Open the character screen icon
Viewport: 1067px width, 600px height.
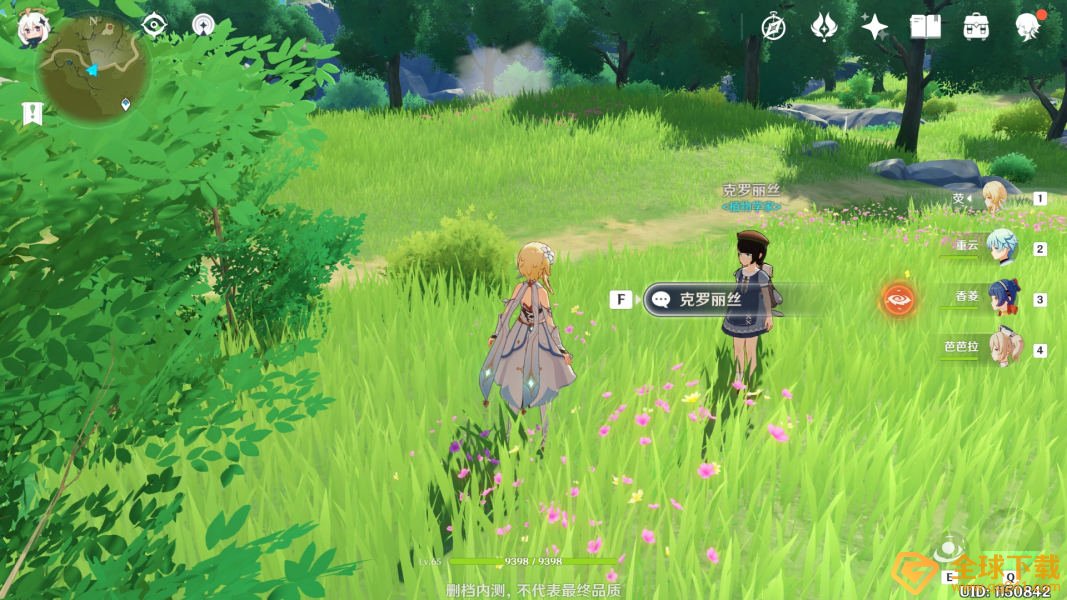point(1027,27)
